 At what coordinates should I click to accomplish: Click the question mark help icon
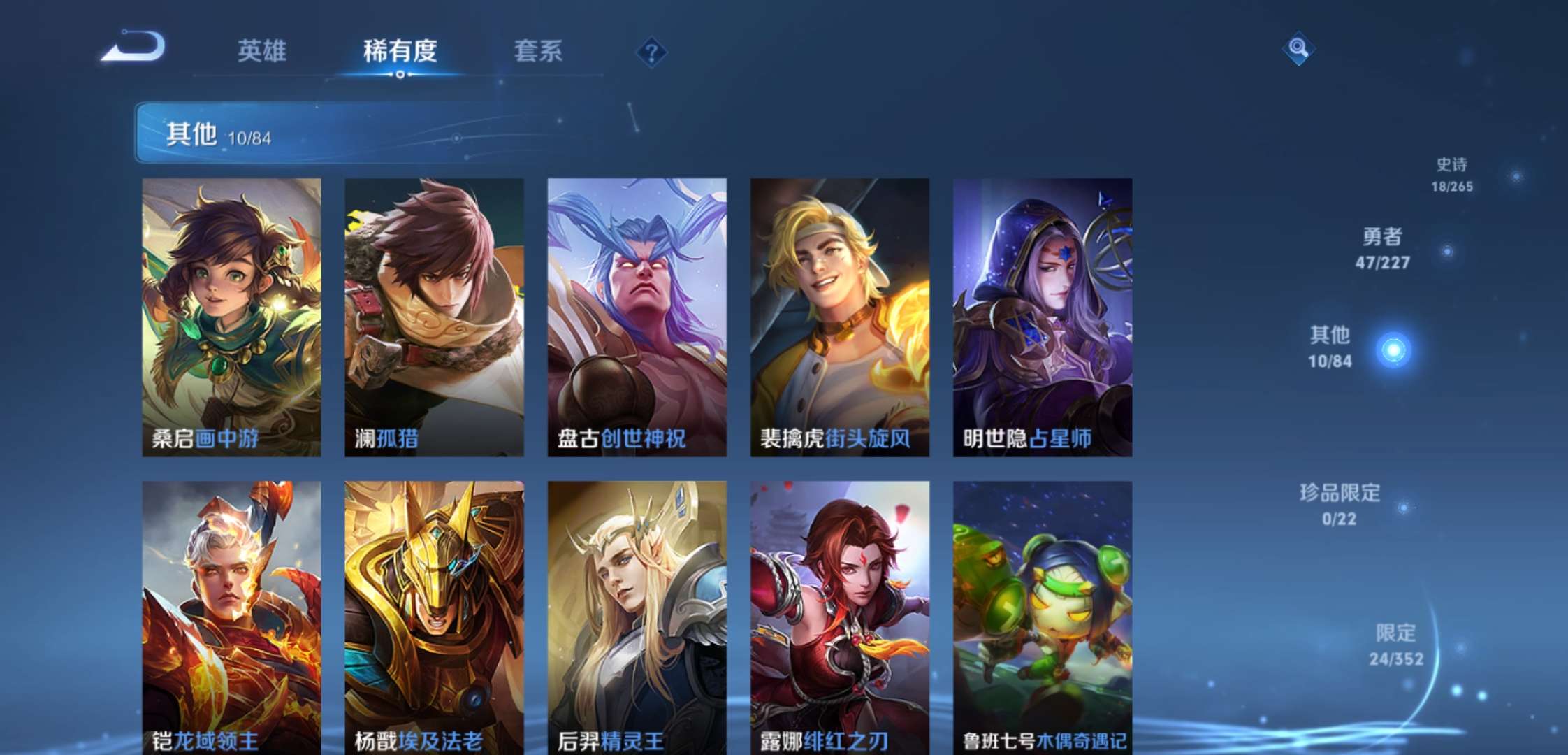click(653, 52)
